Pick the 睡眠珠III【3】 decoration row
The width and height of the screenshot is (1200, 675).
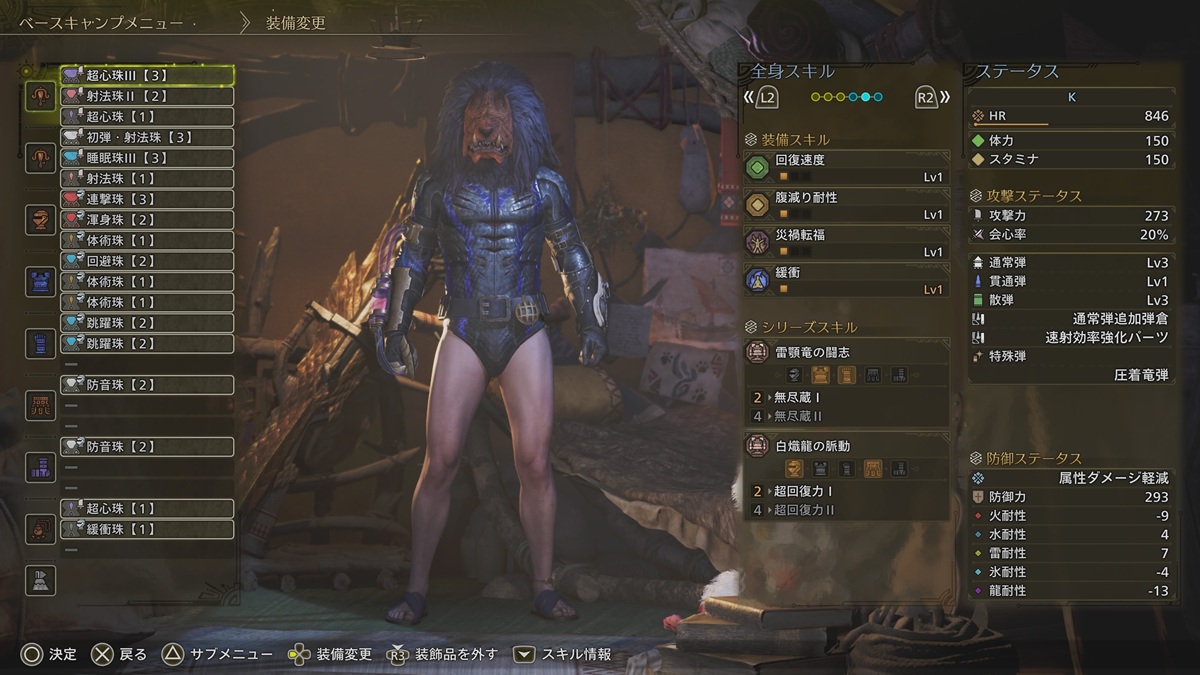tap(147, 158)
